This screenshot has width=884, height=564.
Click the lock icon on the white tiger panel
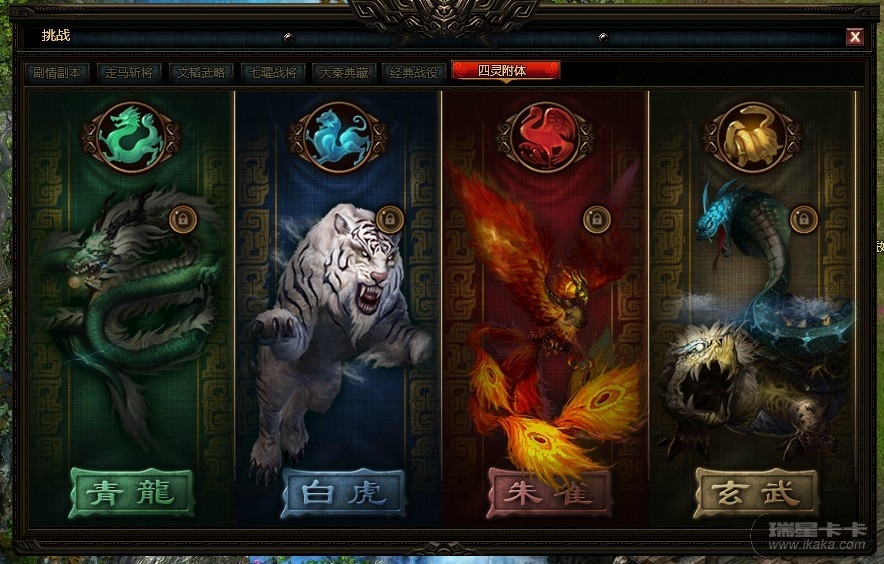coord(390,218)
